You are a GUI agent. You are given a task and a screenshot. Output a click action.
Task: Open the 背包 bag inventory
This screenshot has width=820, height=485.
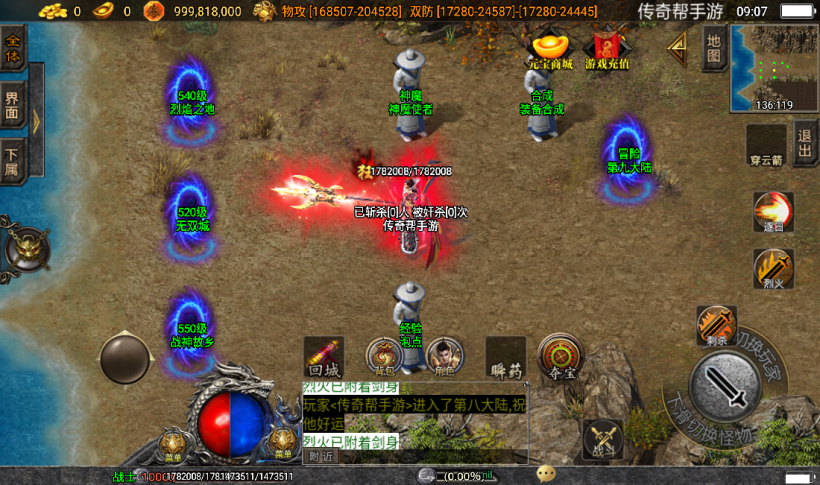tap(384, 356)
